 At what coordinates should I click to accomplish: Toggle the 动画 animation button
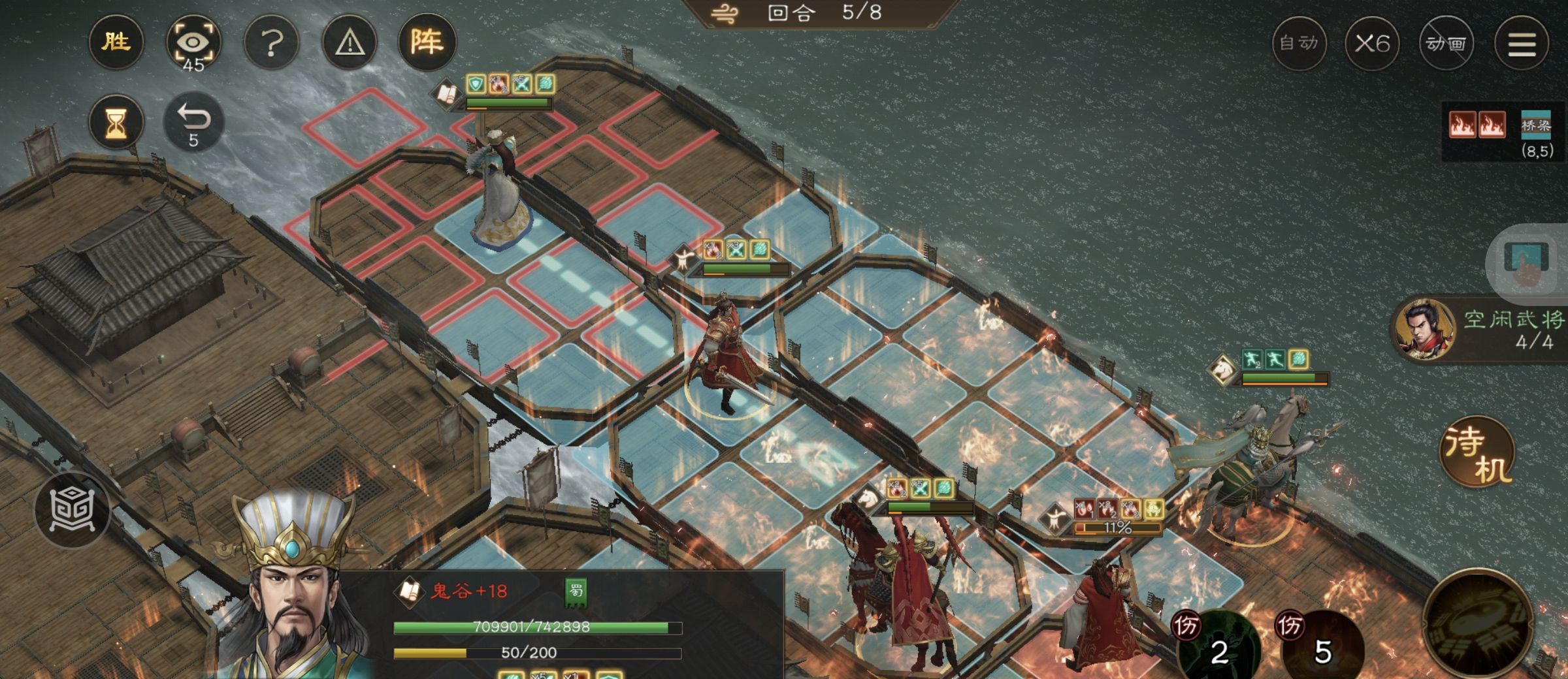1446,44
